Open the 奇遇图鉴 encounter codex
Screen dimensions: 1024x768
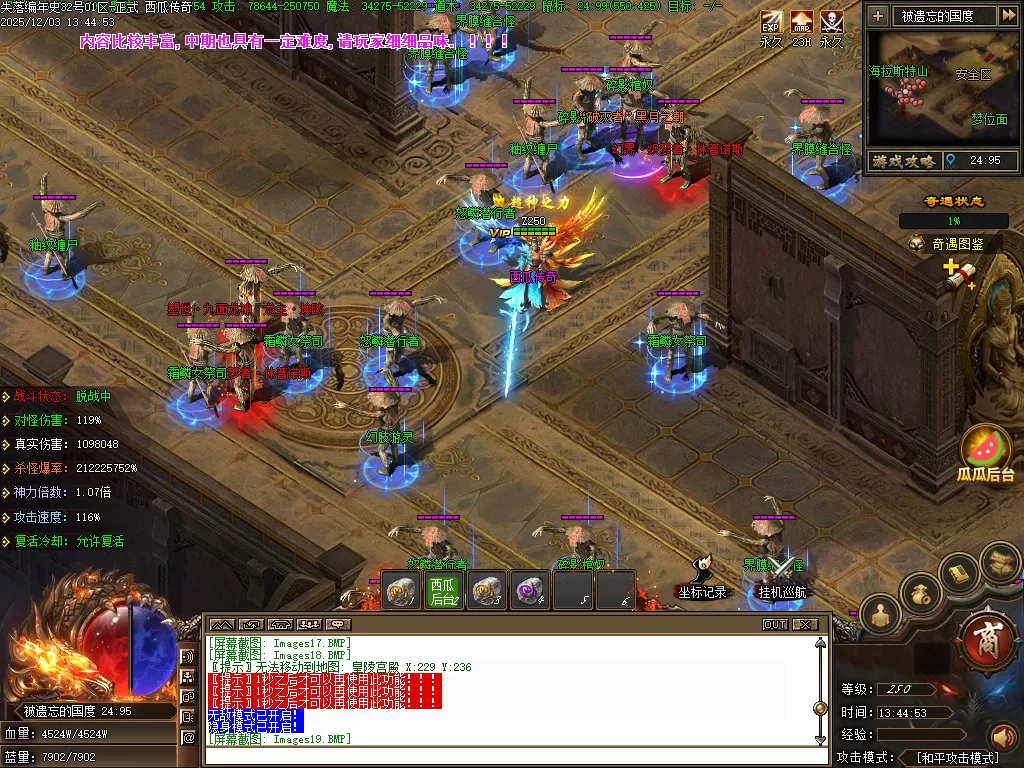[x=950, y=243]
